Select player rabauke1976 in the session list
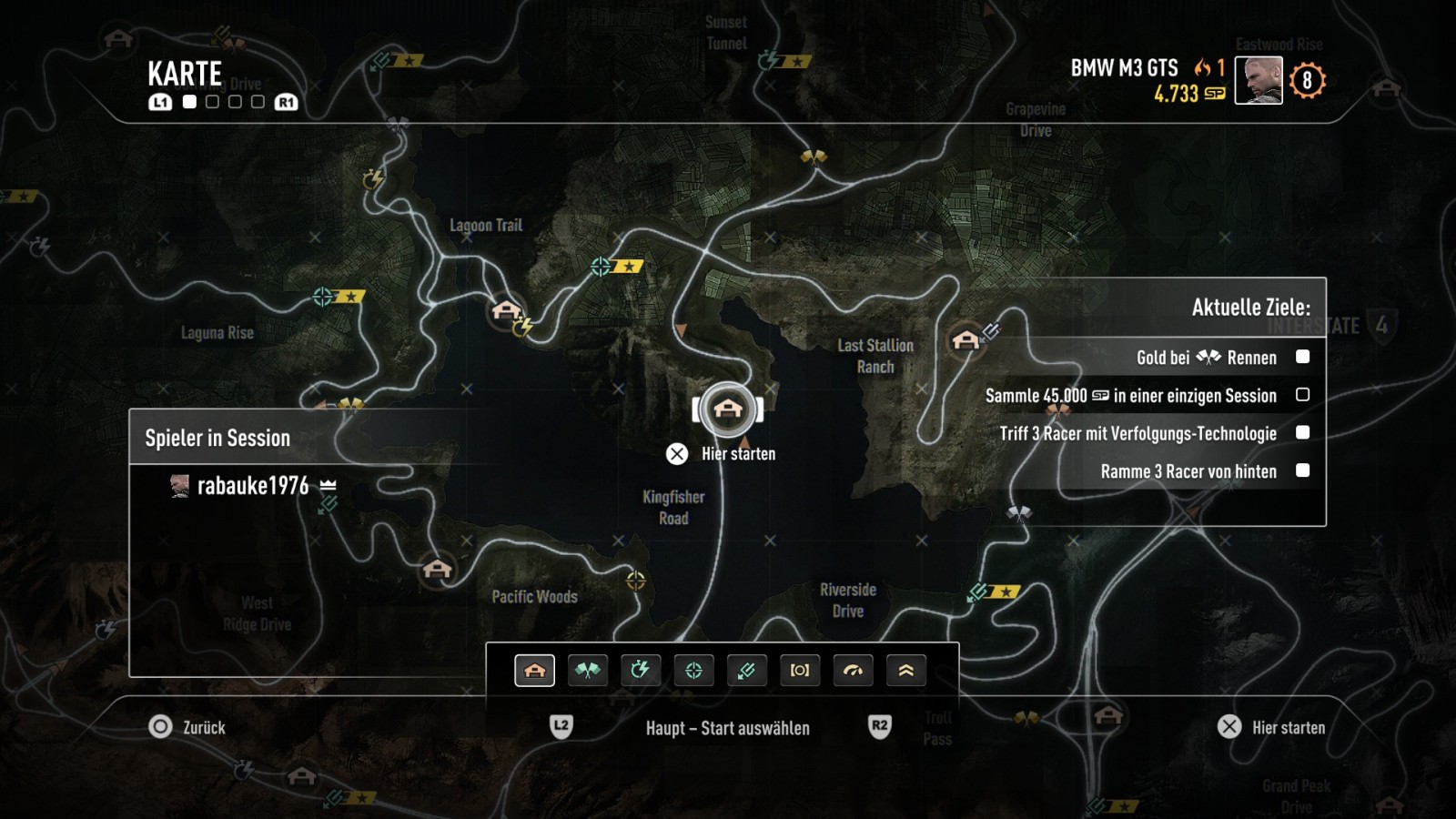Screen dimensions: 1456x819 (253, 486)
